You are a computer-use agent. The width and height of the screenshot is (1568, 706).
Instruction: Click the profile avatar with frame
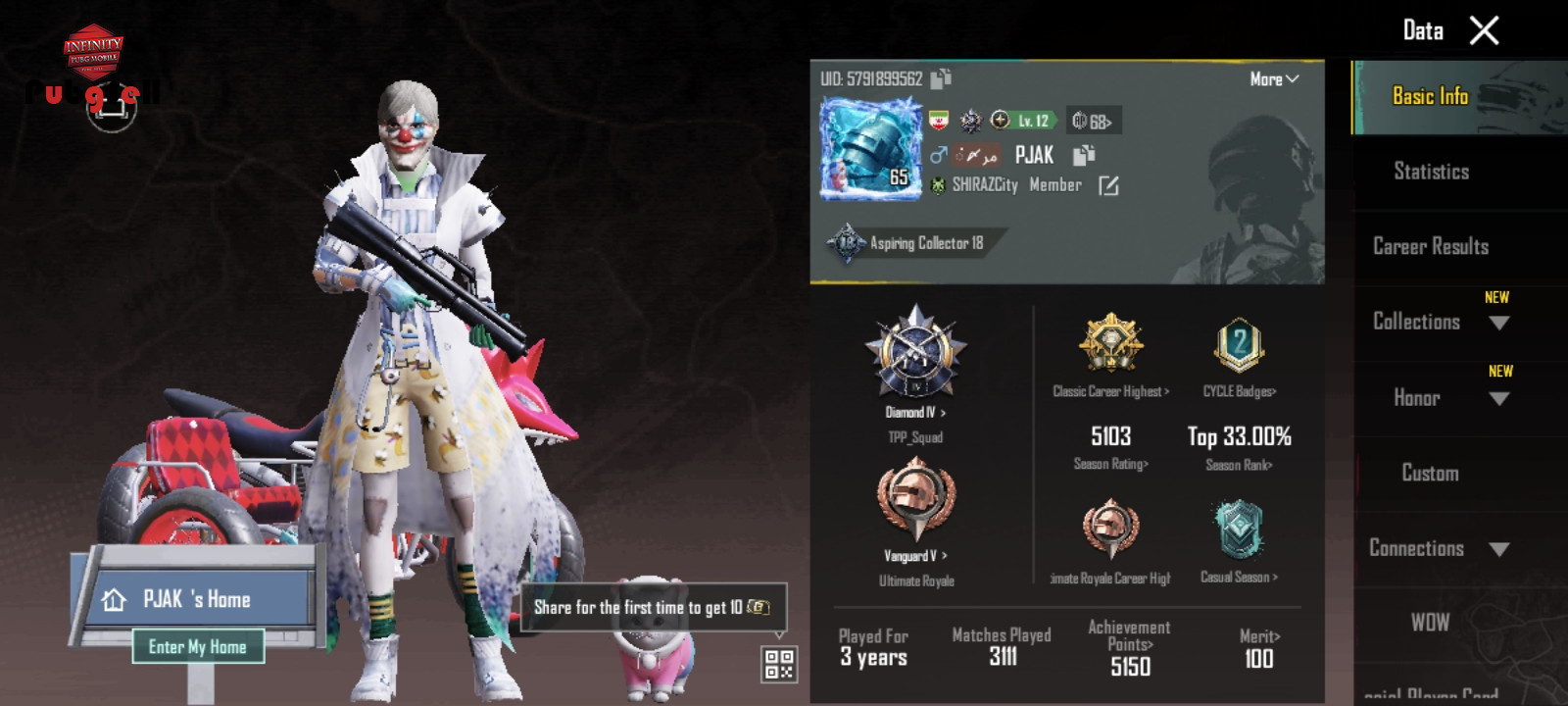point(870,149)
